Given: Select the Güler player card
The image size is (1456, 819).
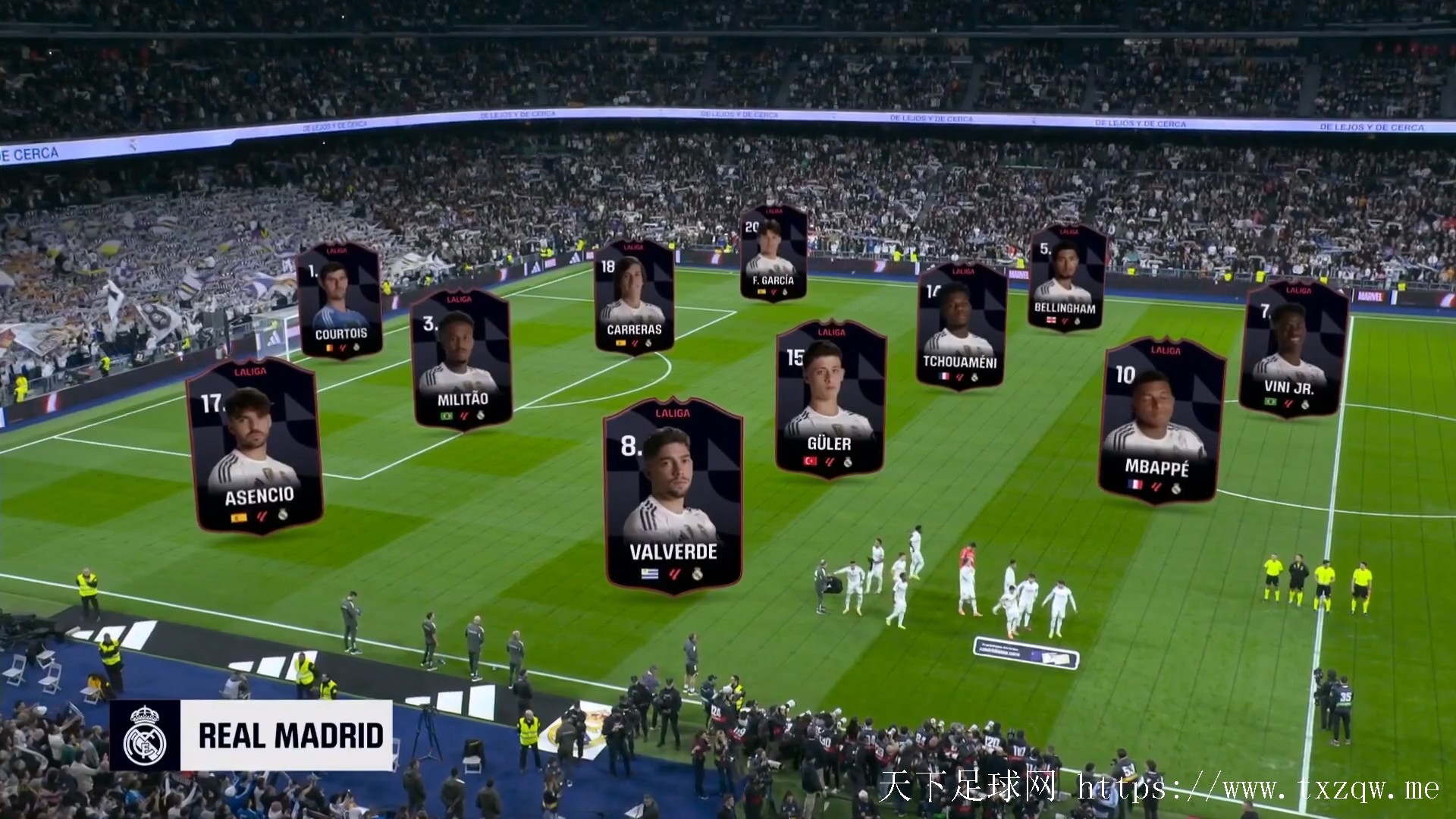Looking at the screenshot, I should (x=830, y=399).
